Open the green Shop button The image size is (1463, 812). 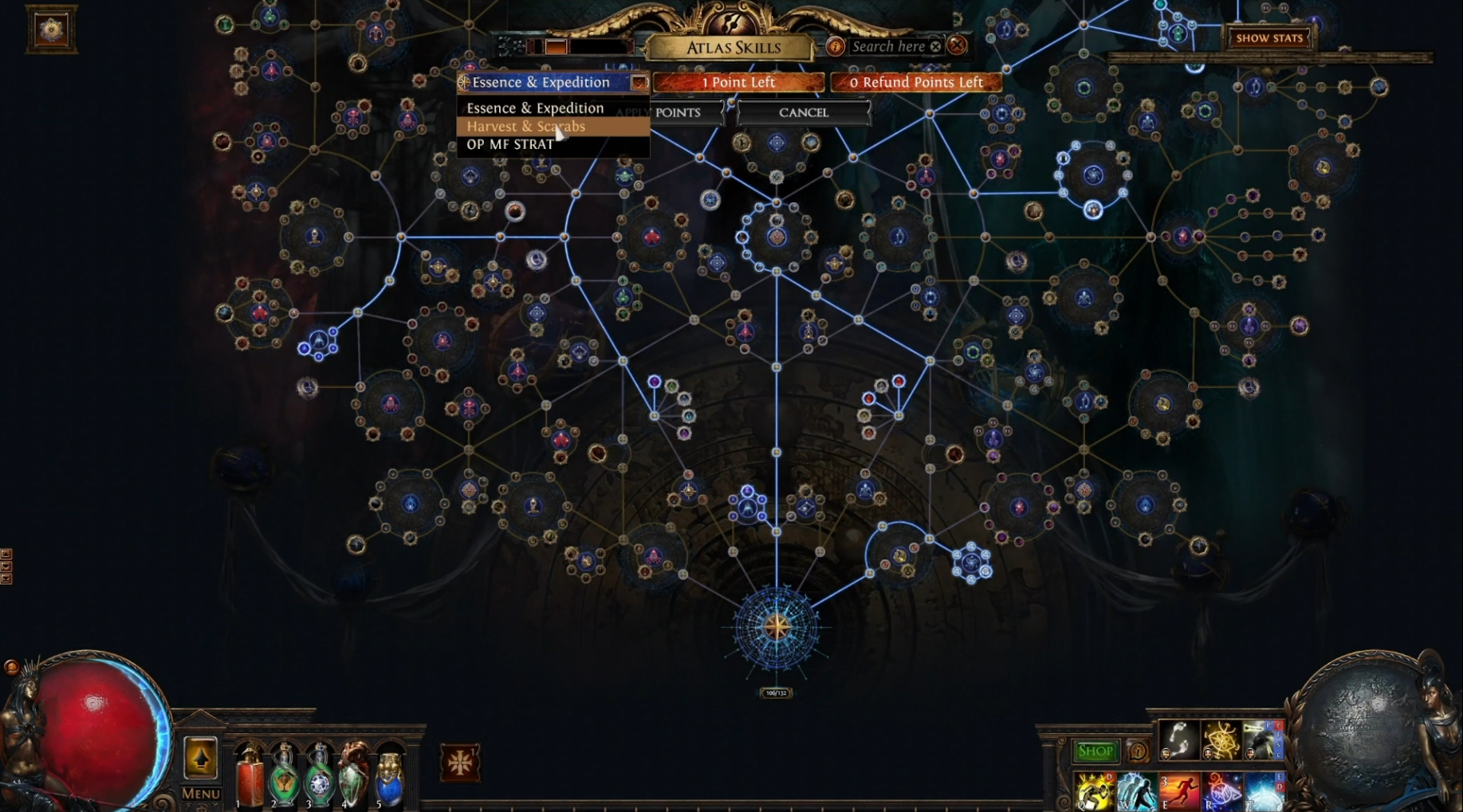[x=1095, y=751]
